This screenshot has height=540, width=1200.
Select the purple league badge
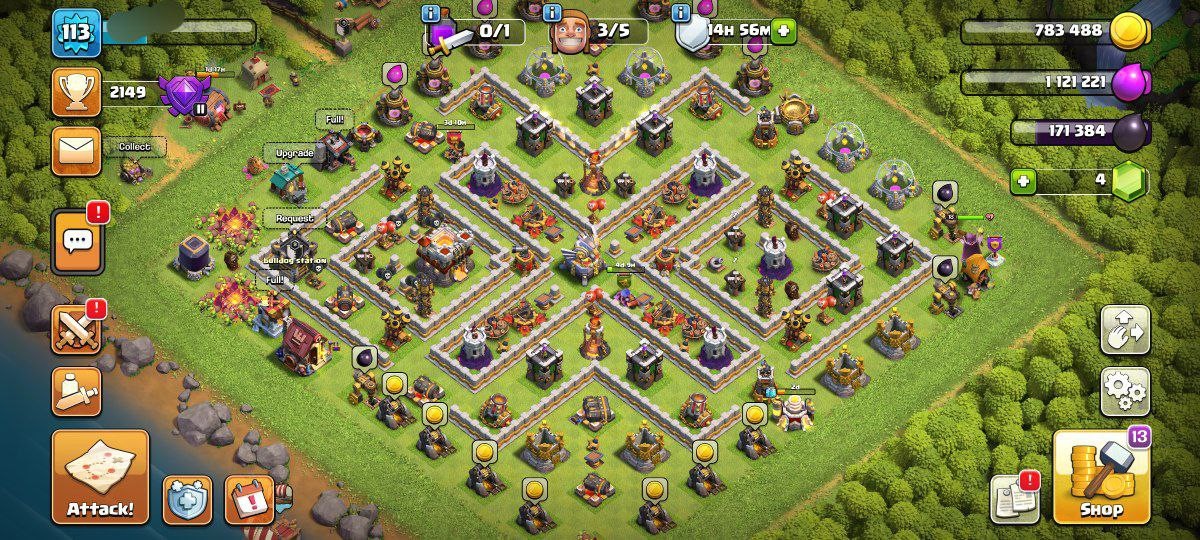[185, 95]
